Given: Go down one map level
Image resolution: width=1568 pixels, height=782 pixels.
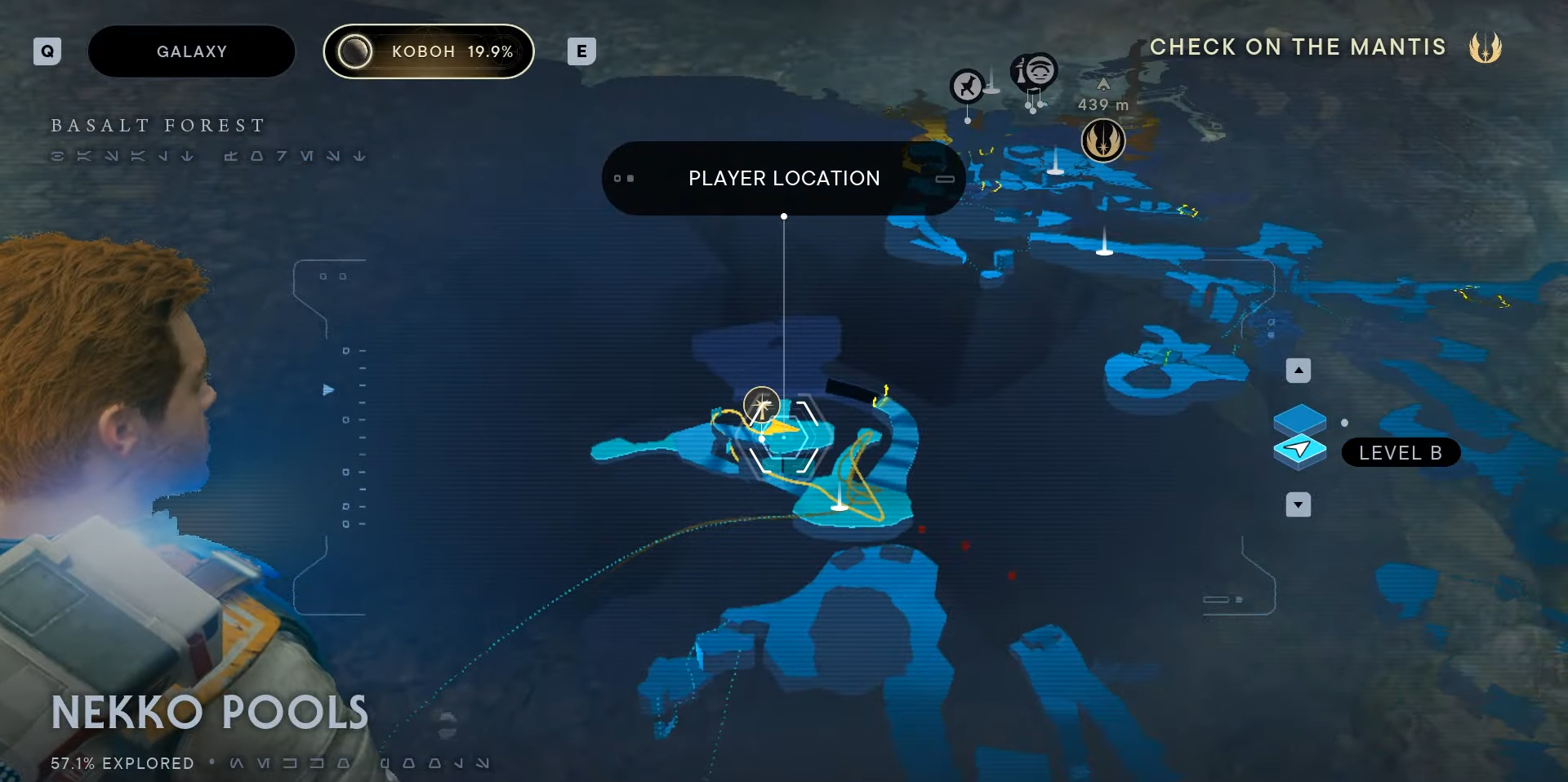Looking at the screenshot, I should click(1298, 504).
